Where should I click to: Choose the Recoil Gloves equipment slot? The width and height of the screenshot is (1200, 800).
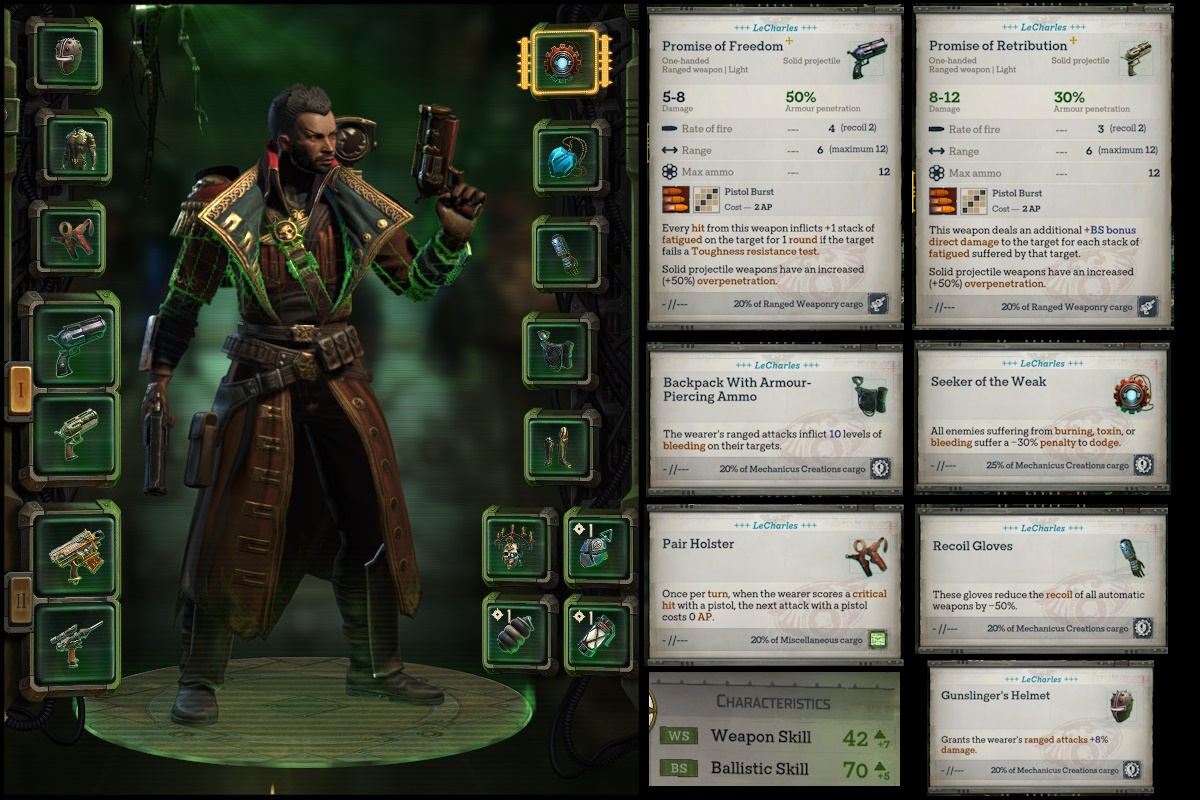(568, 251)
